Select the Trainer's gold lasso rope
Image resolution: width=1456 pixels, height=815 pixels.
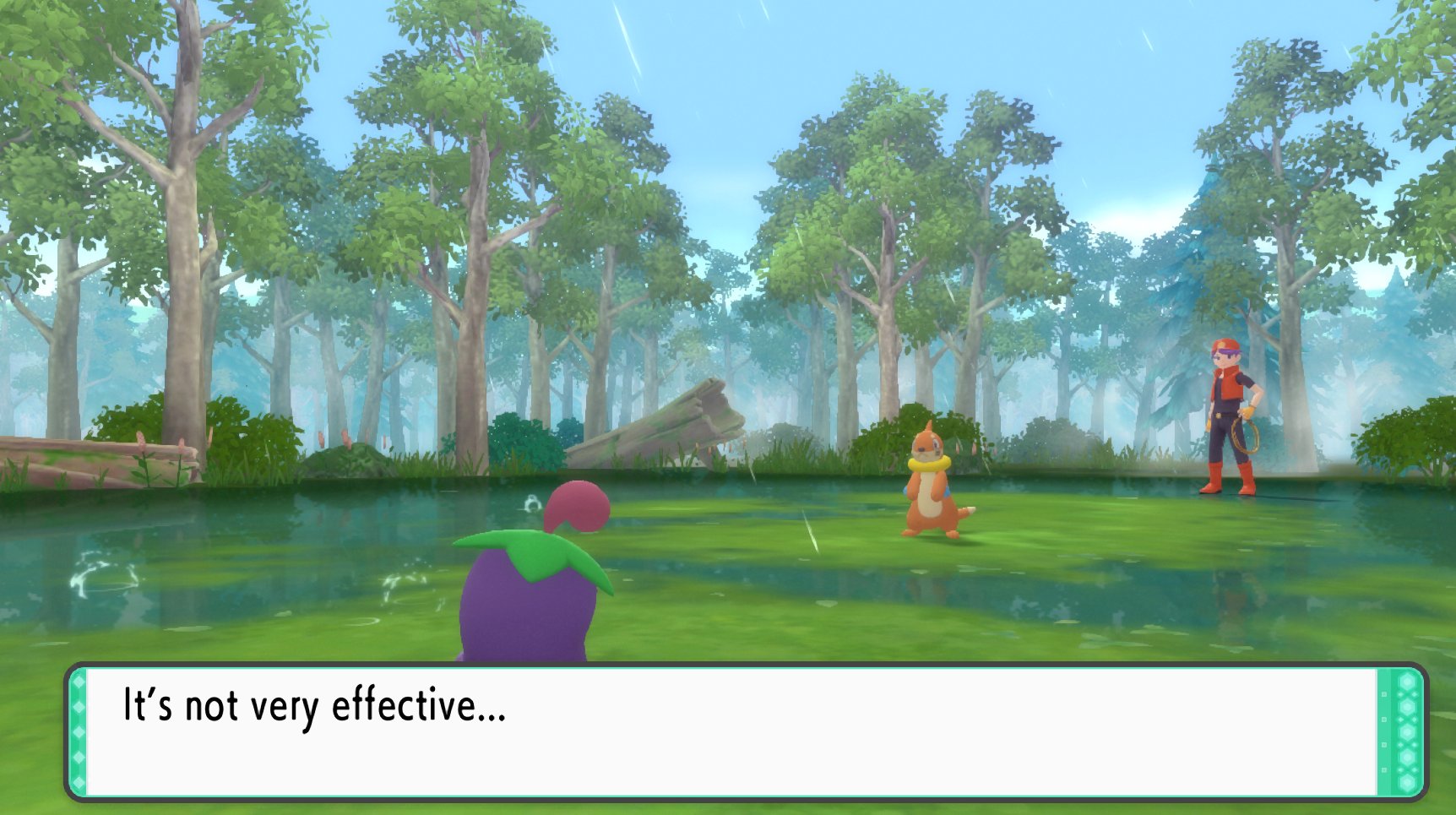tap(1248, 436)
